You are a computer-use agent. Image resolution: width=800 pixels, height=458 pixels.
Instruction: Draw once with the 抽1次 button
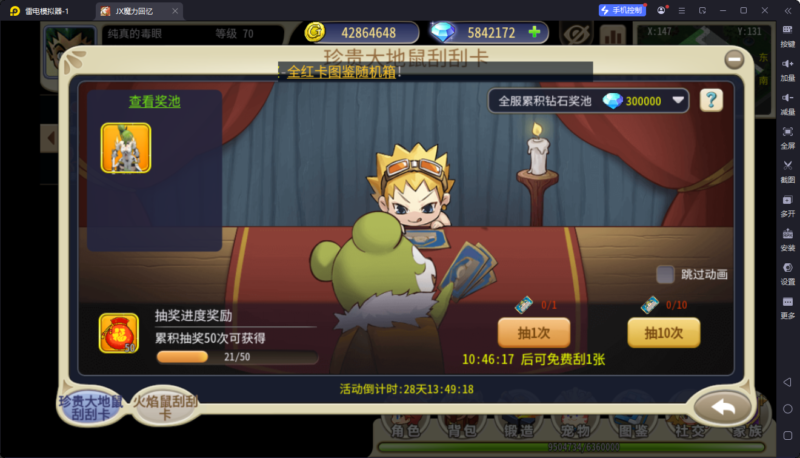526,332
